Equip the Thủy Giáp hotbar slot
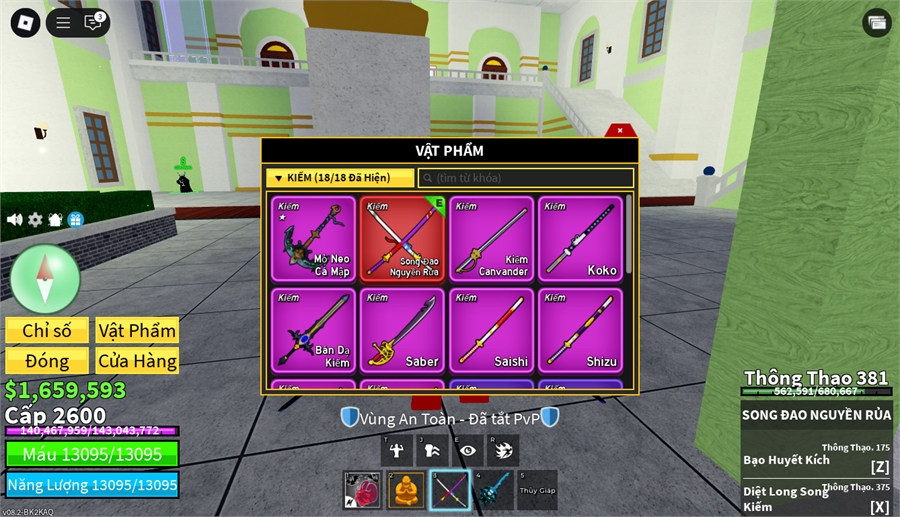Image resolution: width=900 pixels, height=517 pixels. (x=537, y=490)
